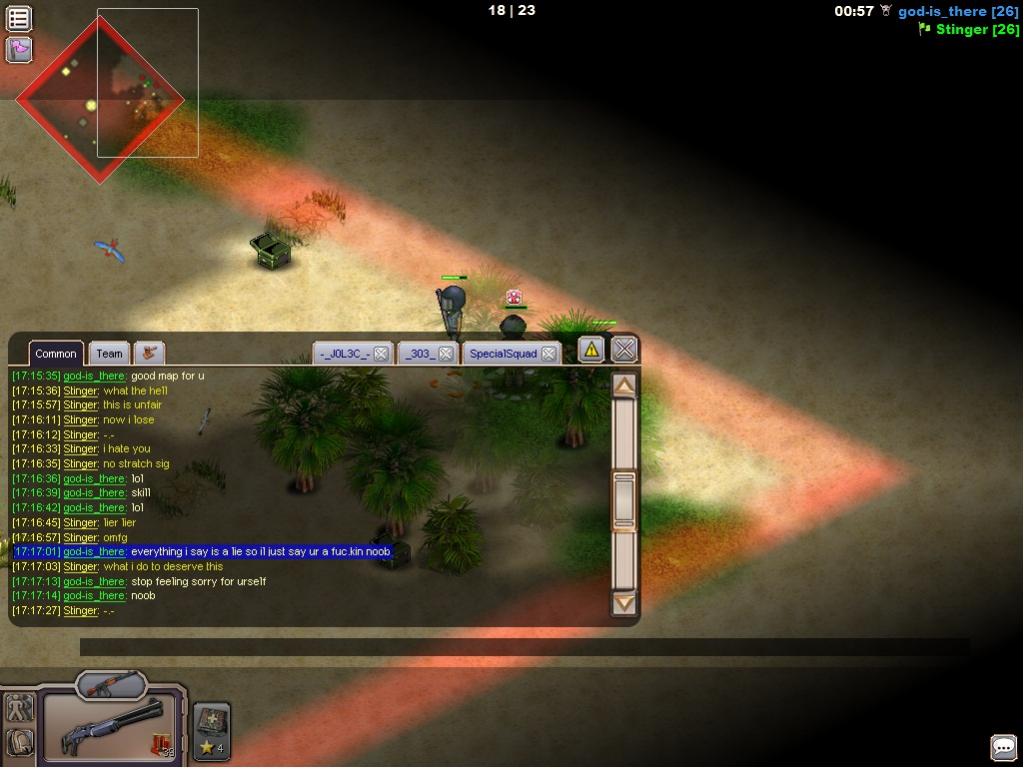
Task: Click the pink flag icon
Action: pos(19,49)
